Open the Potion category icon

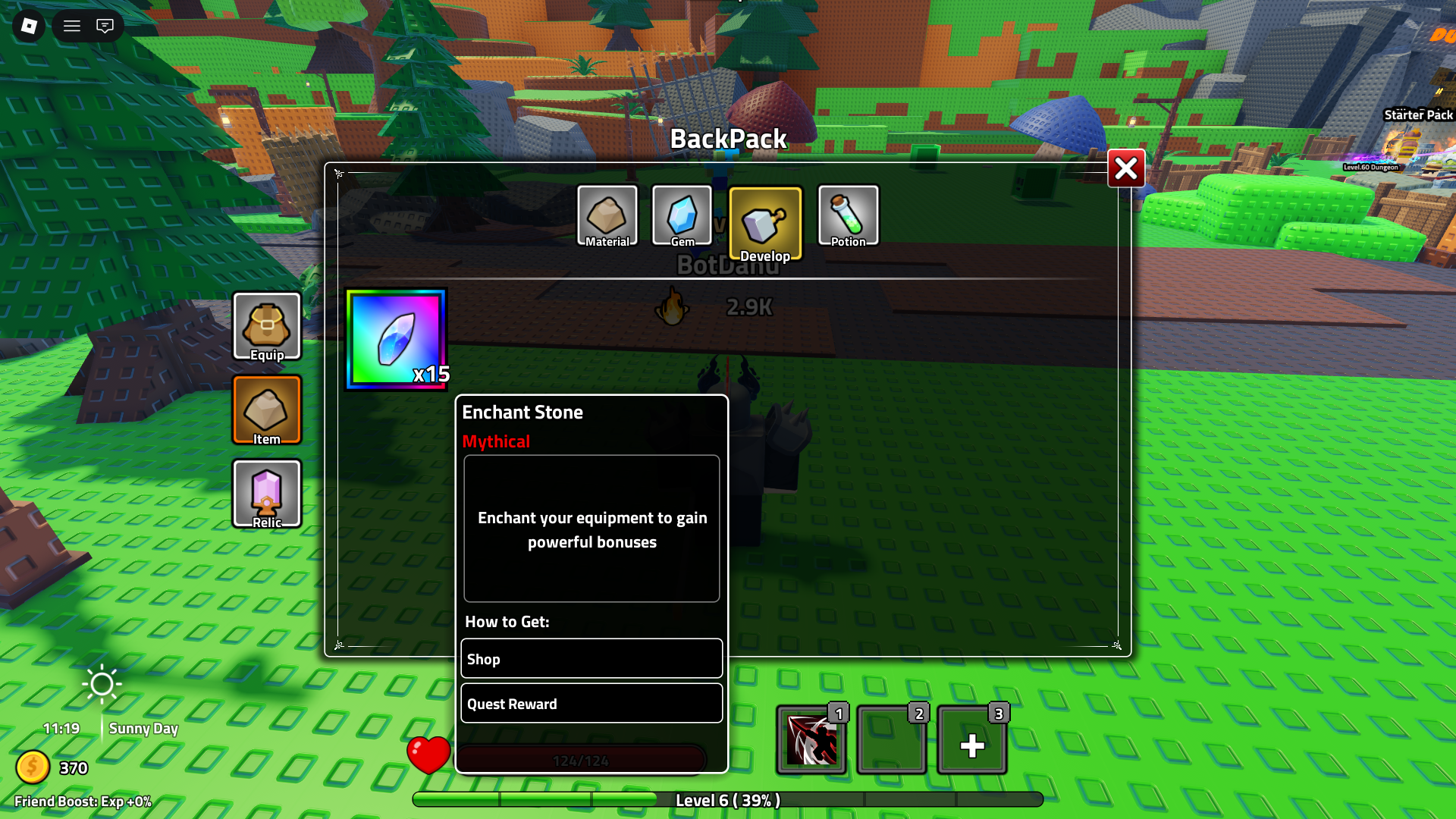point(848,216)
